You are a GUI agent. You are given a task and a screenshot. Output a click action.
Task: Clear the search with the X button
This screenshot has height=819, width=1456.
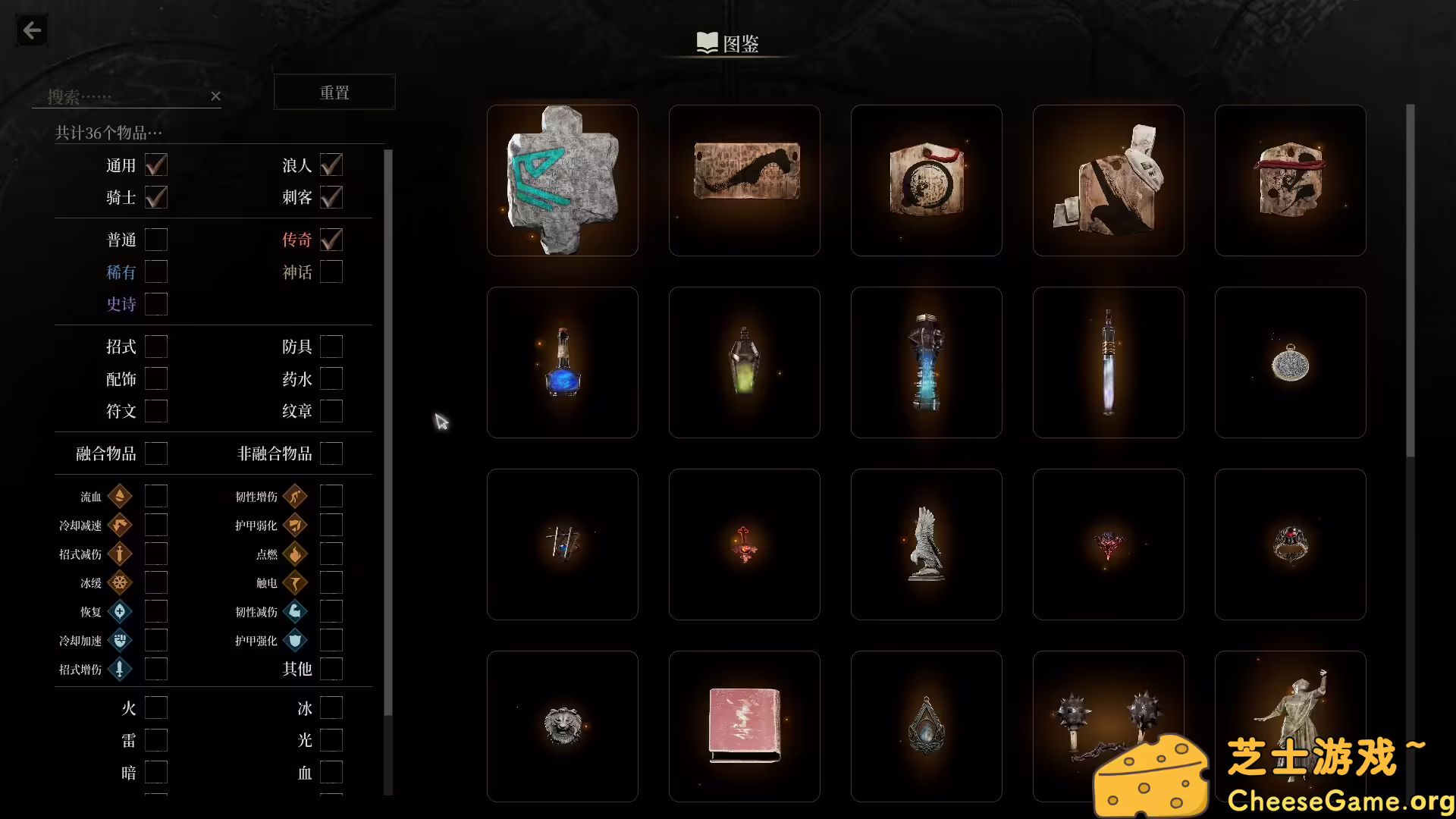pos(215,96)
